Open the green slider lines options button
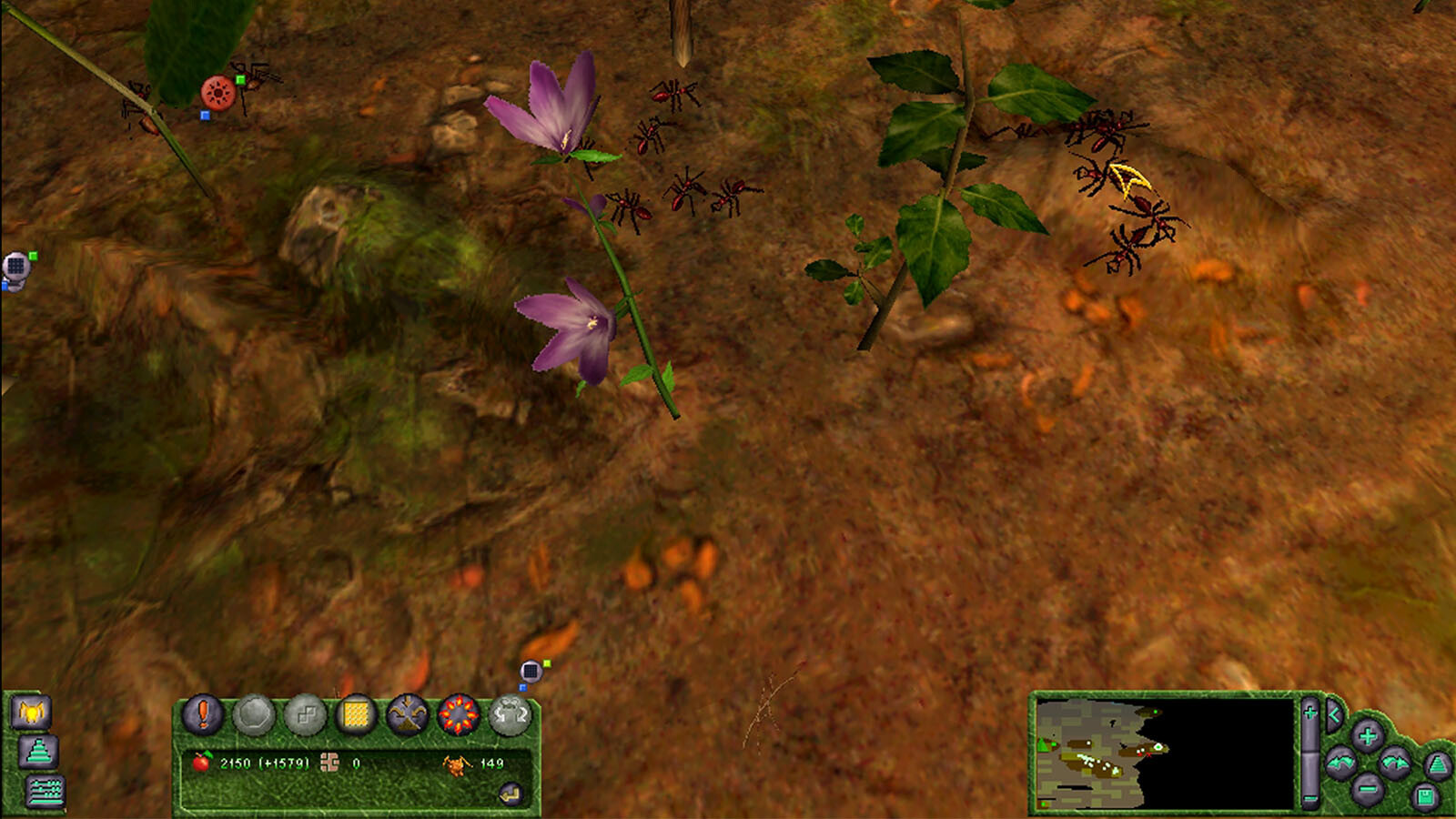The image size is (1456, 819). coord(44,791)
